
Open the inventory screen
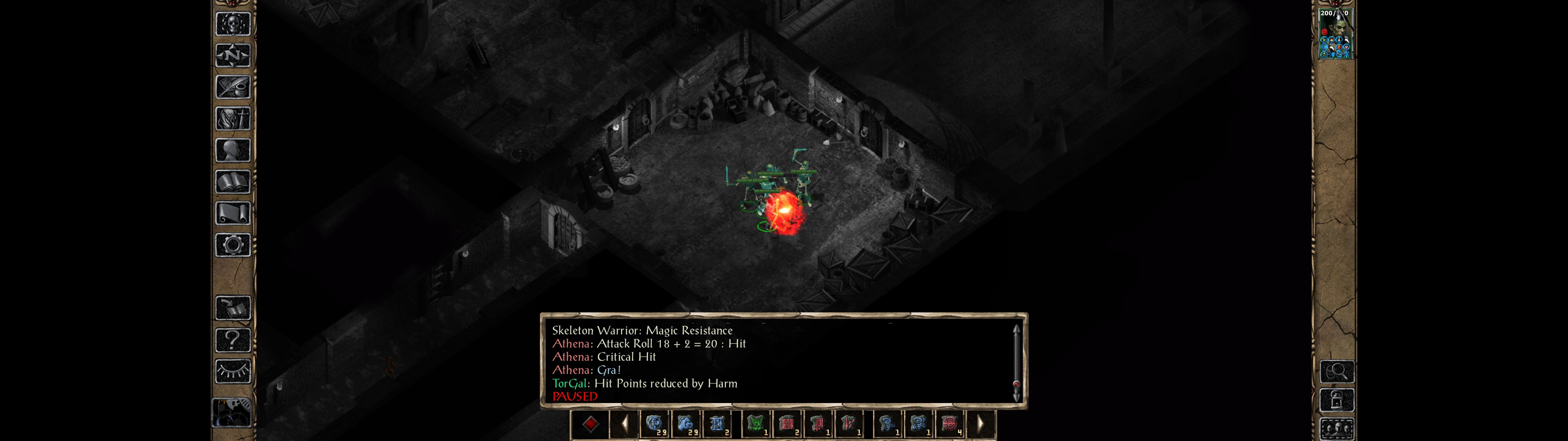(232, 119)
